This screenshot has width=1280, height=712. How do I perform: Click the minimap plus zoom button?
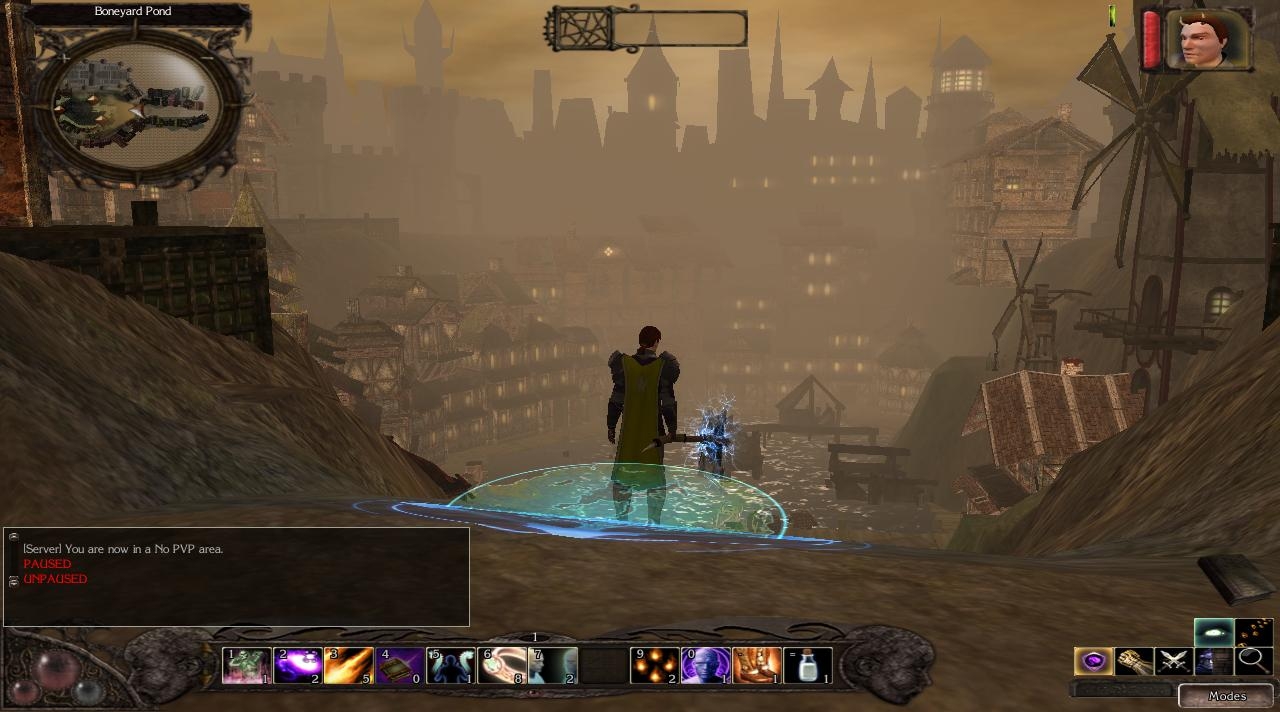coord(66,58)
